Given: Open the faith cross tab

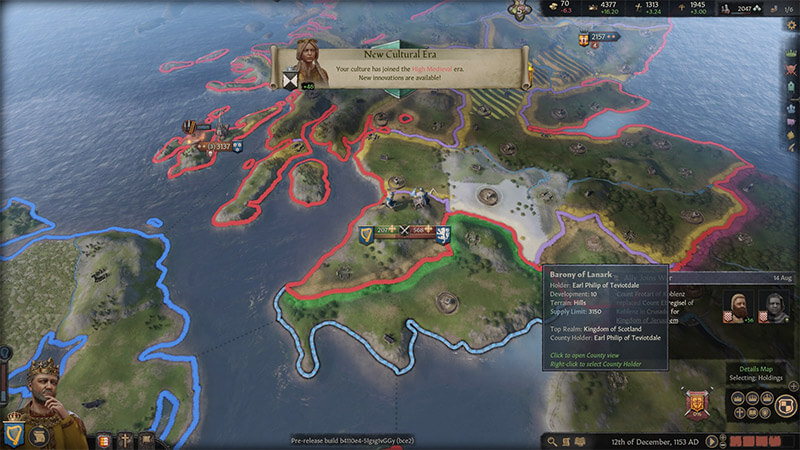Looking at the screenshot, I should point(126,440).
